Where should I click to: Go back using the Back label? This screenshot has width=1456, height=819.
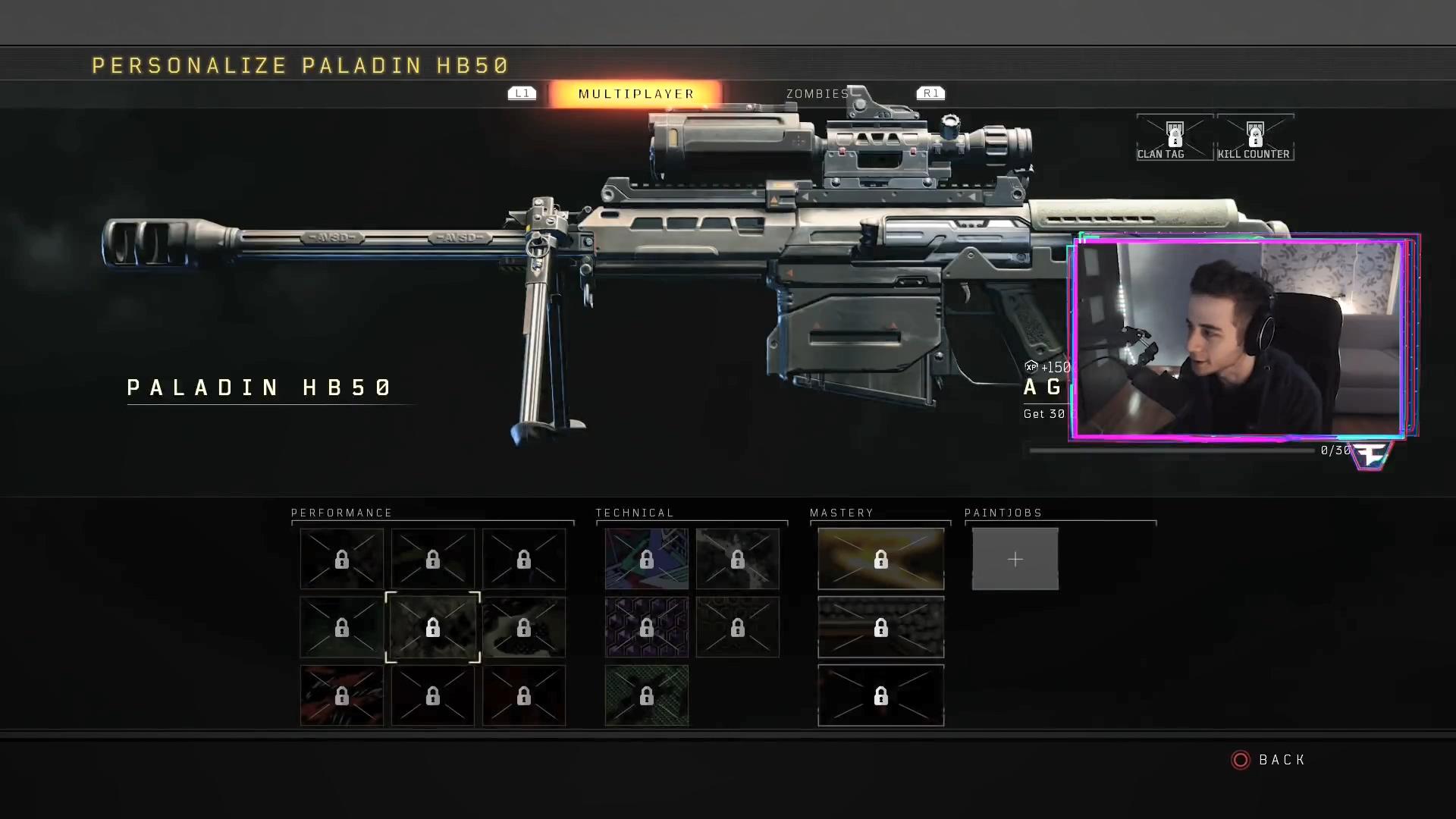coord(1282,760)
